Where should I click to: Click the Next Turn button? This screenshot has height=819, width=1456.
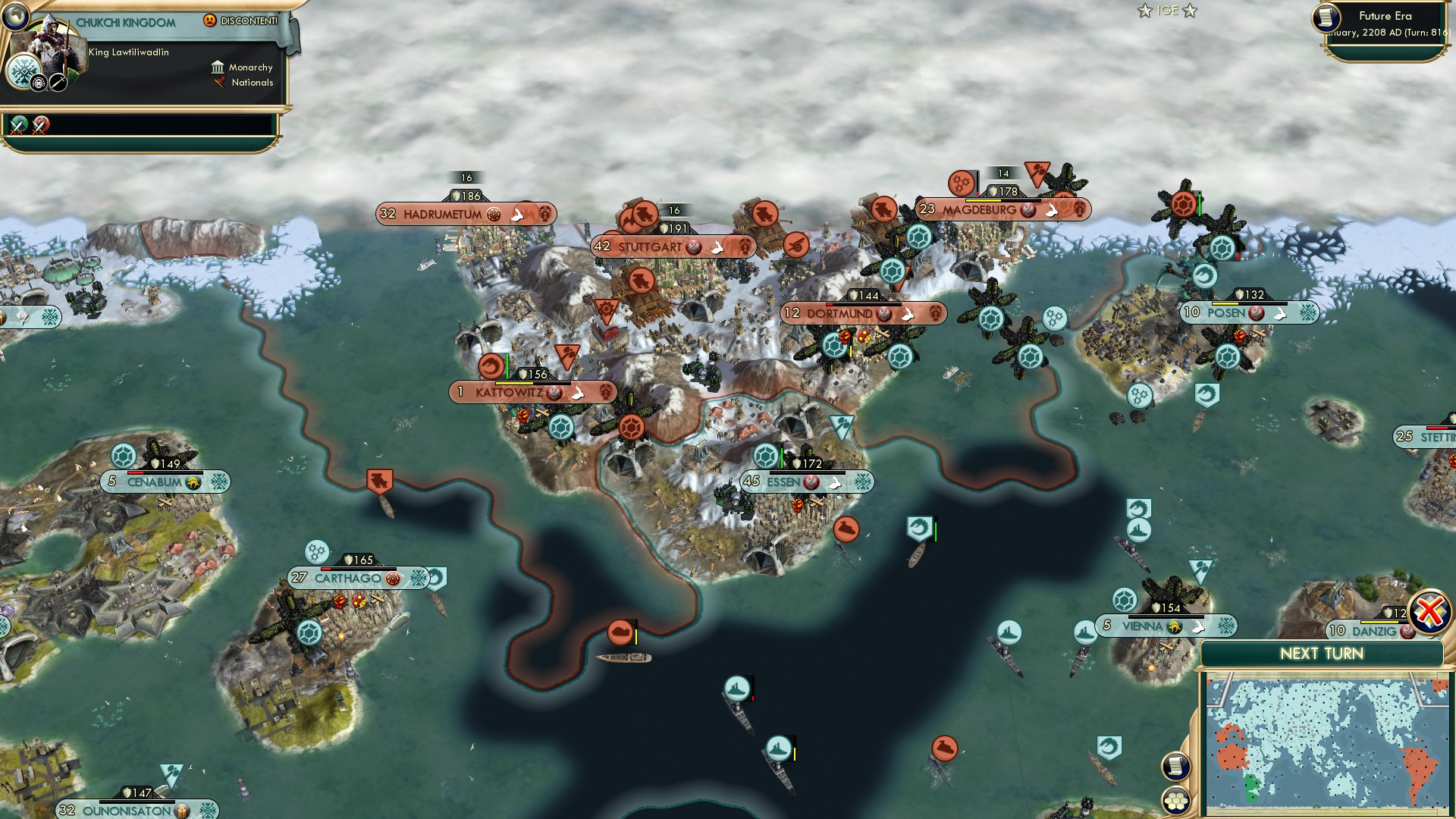1321,654
